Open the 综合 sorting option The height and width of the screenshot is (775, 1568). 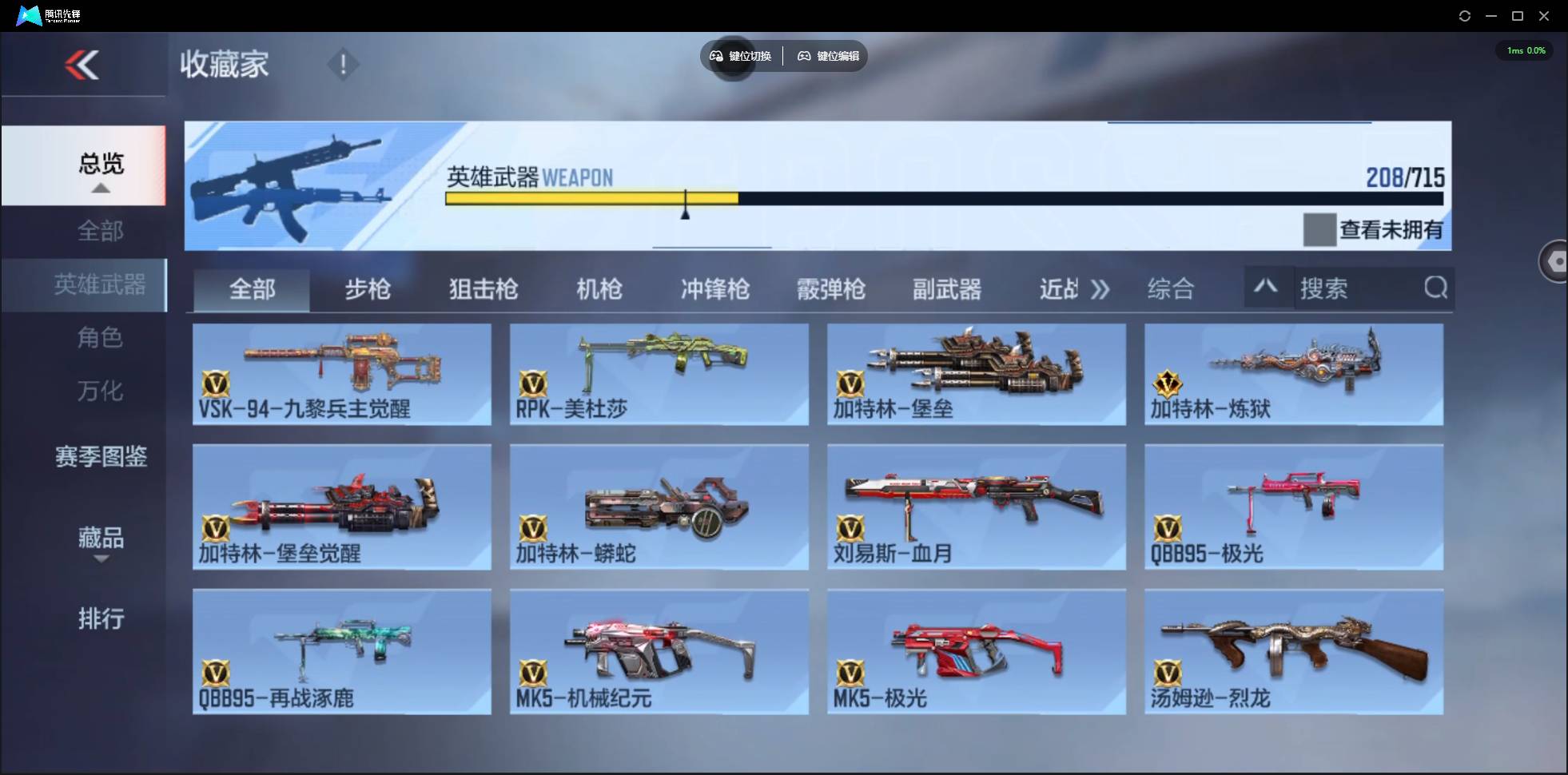[1172, 289]
